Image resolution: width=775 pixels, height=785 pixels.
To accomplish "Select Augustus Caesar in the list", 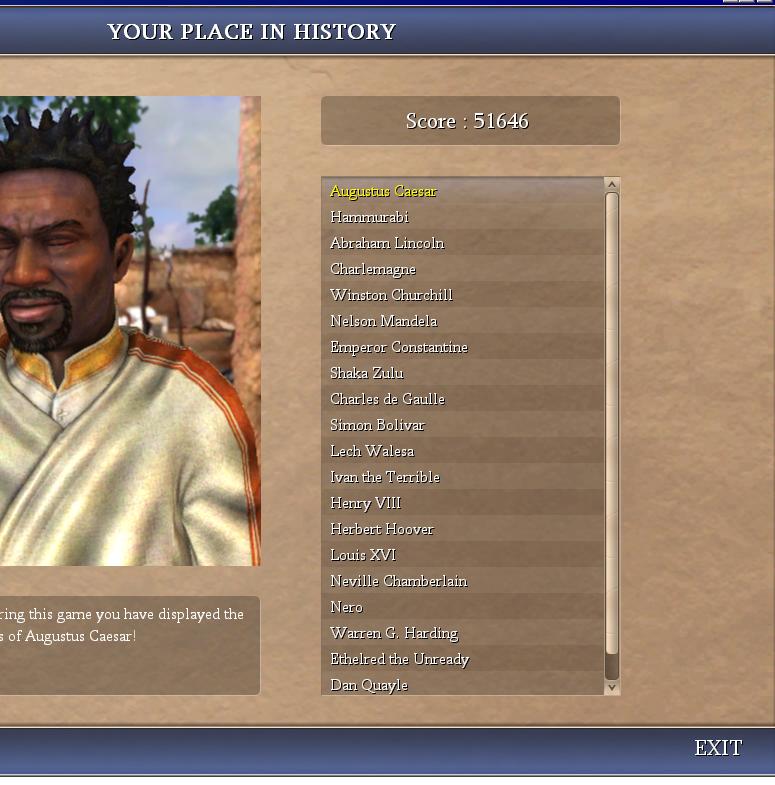I will click(x=383, y=191).
